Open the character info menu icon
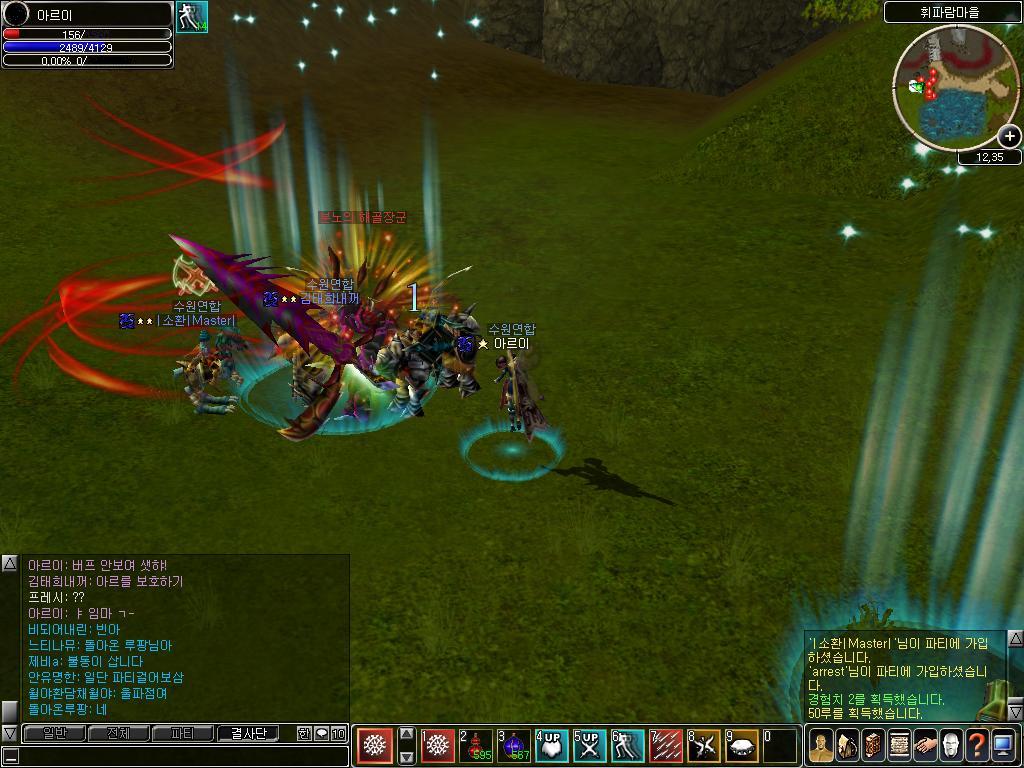The height and width of the screenshot is (768, 1024). (821, 745)
